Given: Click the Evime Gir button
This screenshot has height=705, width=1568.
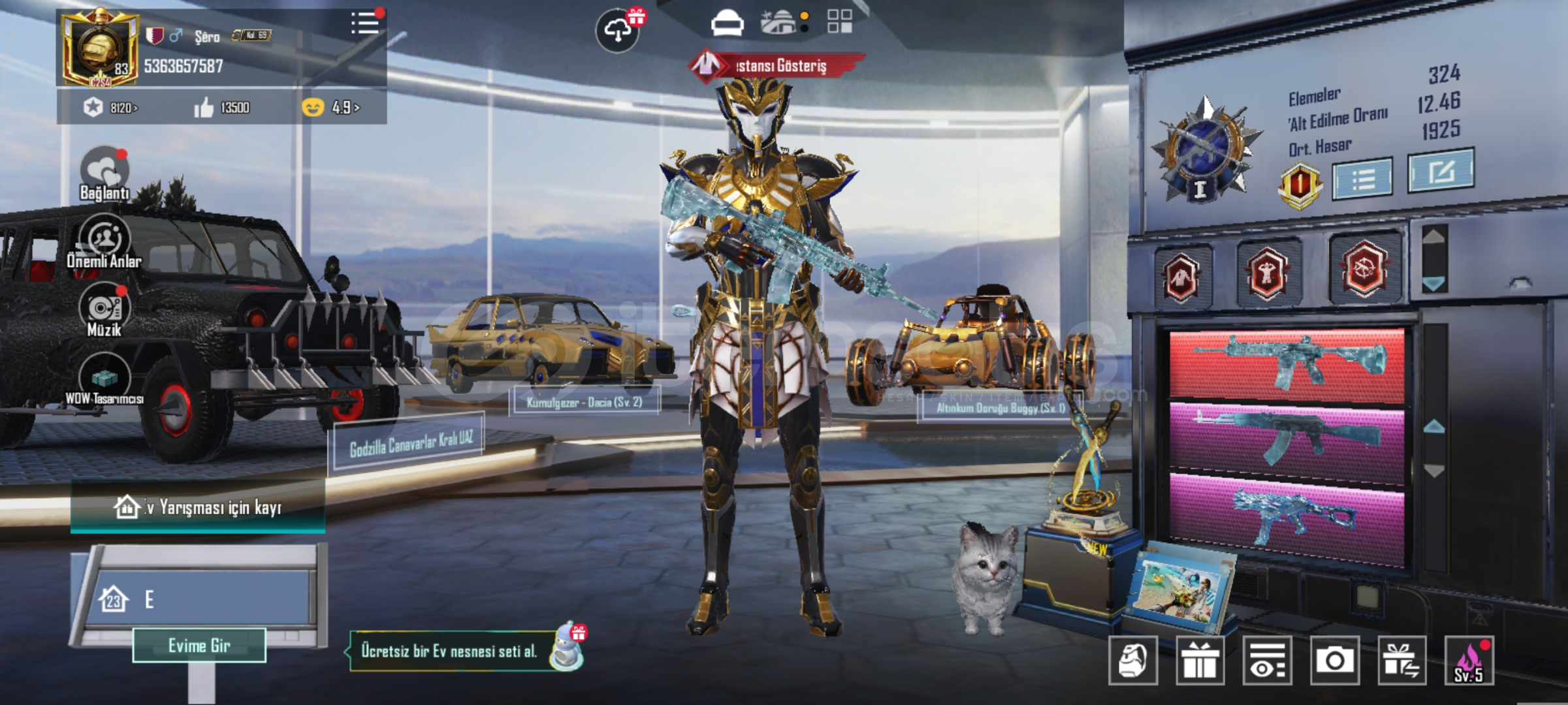Looking at the screenshot, I should [199, 646].
